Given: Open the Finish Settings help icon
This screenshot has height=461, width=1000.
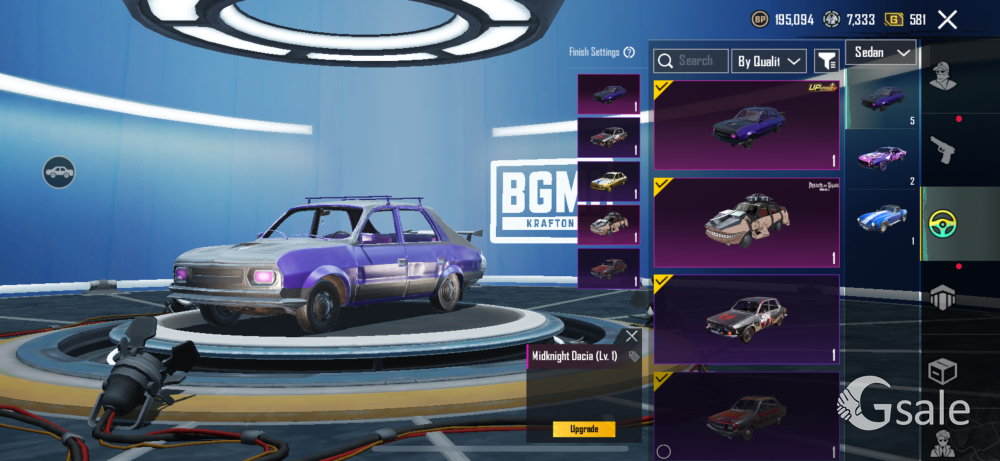Looking at the screenshot, I should pos(629,52).
